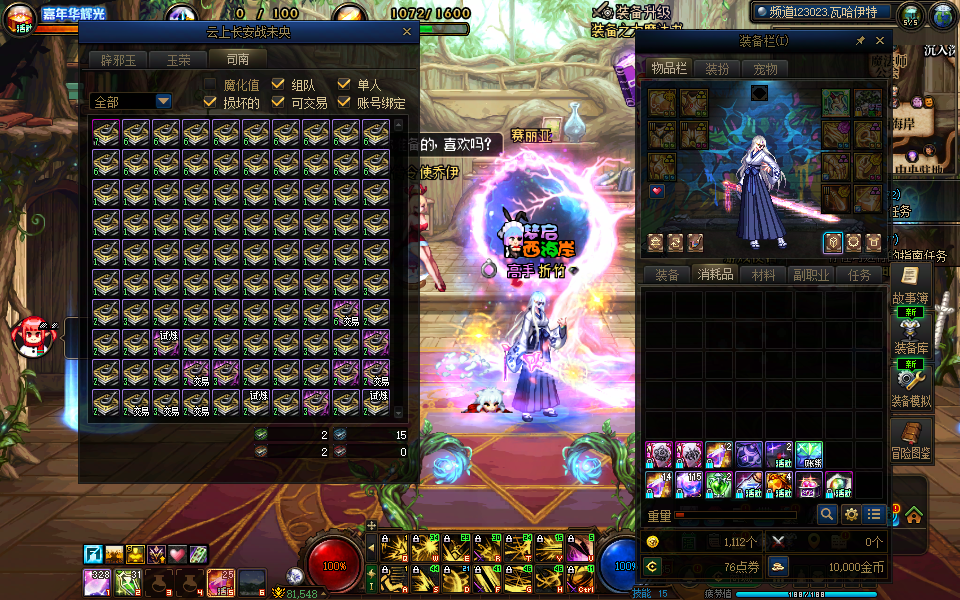Switch to the 装扮 tab
The height and width of the screenshot is (600, 960).
tap(717, 69)
